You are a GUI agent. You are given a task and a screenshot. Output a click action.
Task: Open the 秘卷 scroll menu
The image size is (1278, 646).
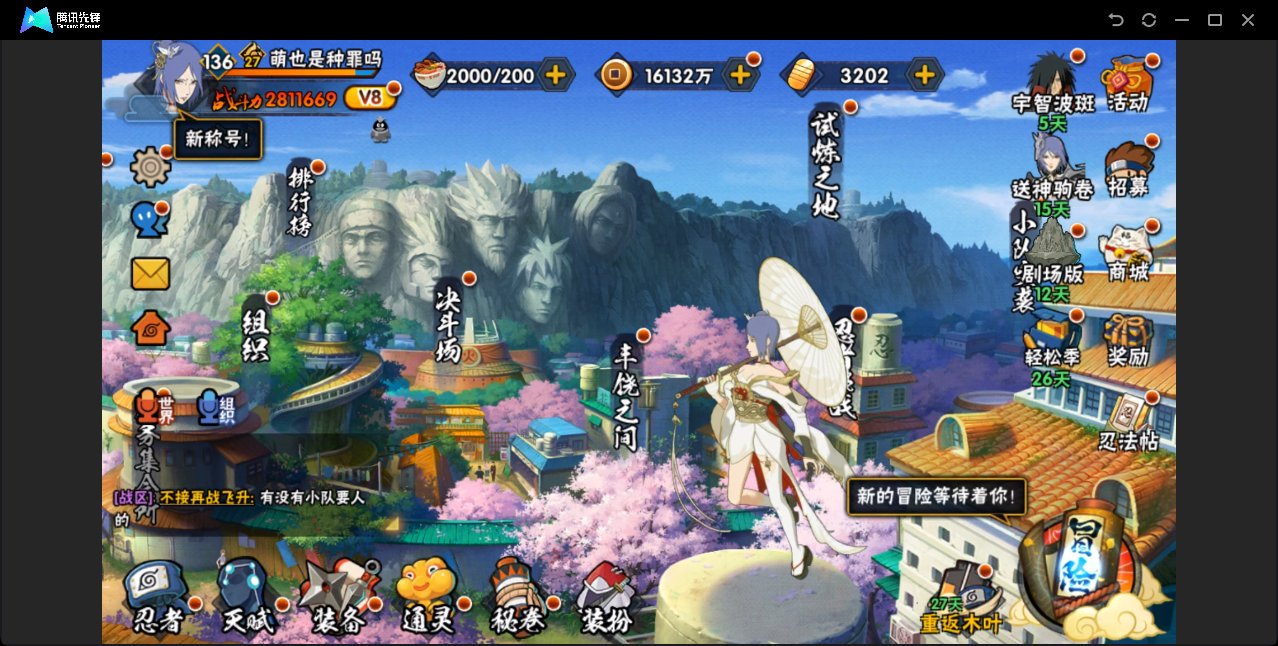coord(517,596)
